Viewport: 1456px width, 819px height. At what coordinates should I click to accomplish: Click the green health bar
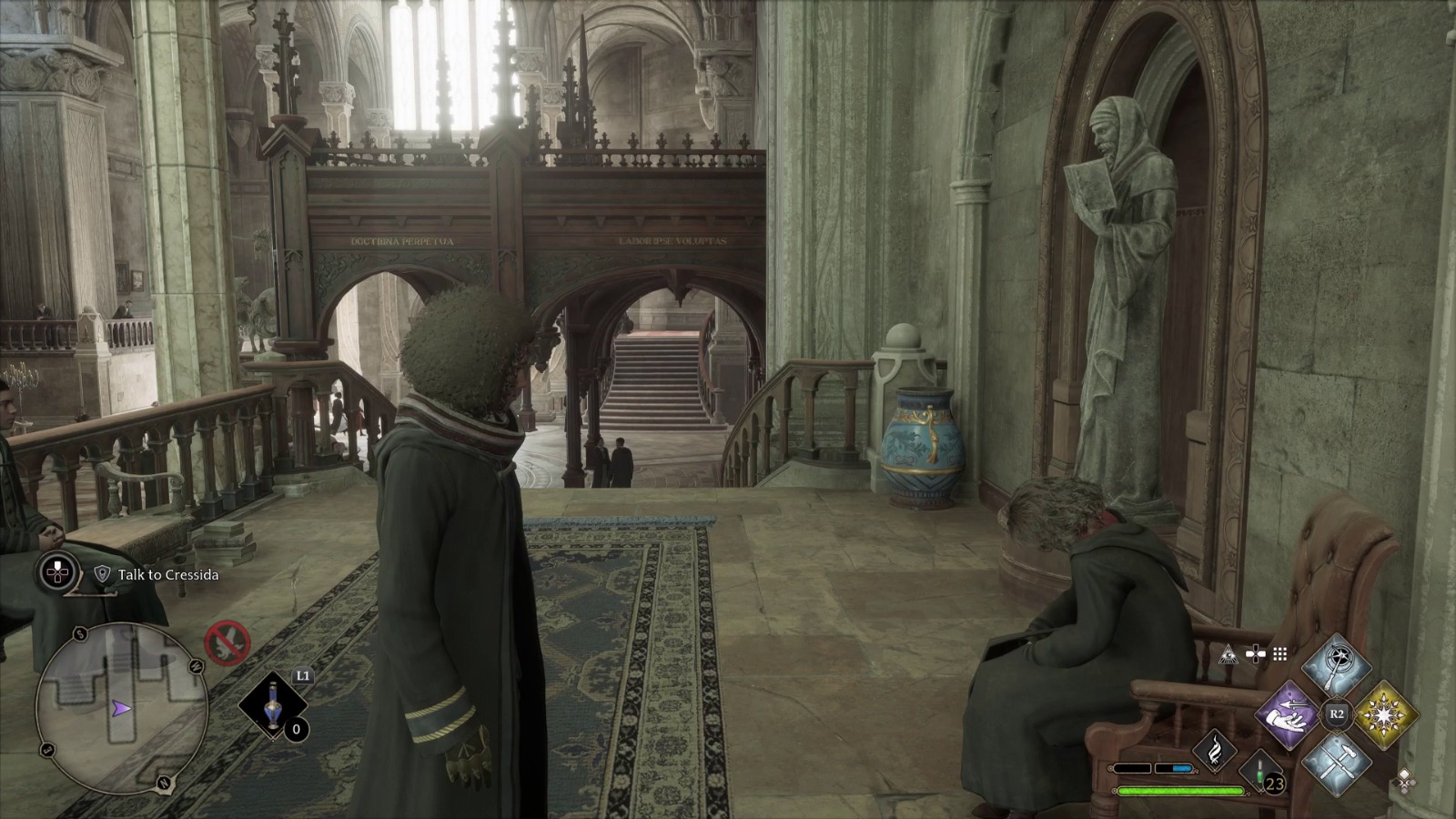click(x=1180, y=791)
